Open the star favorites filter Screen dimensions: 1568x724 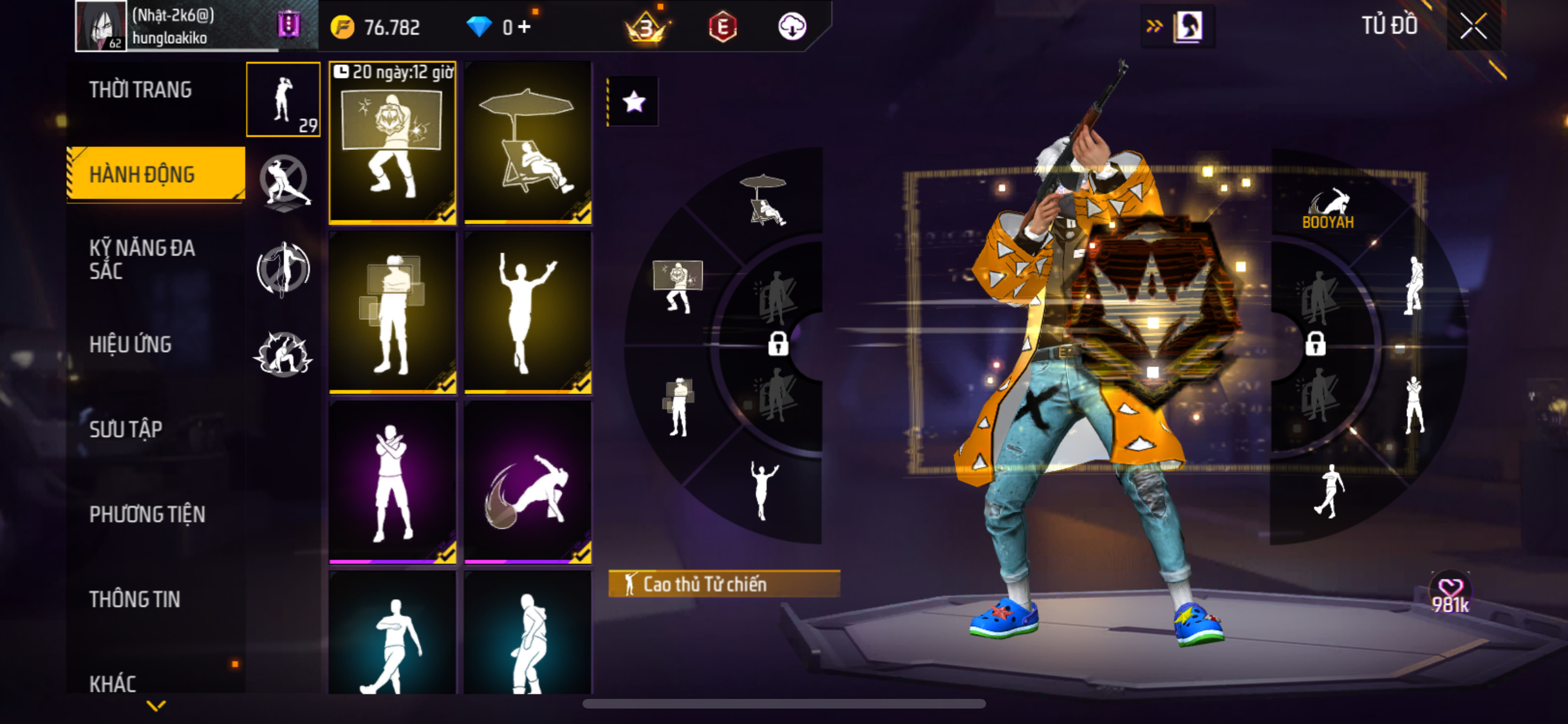(633, 102)
